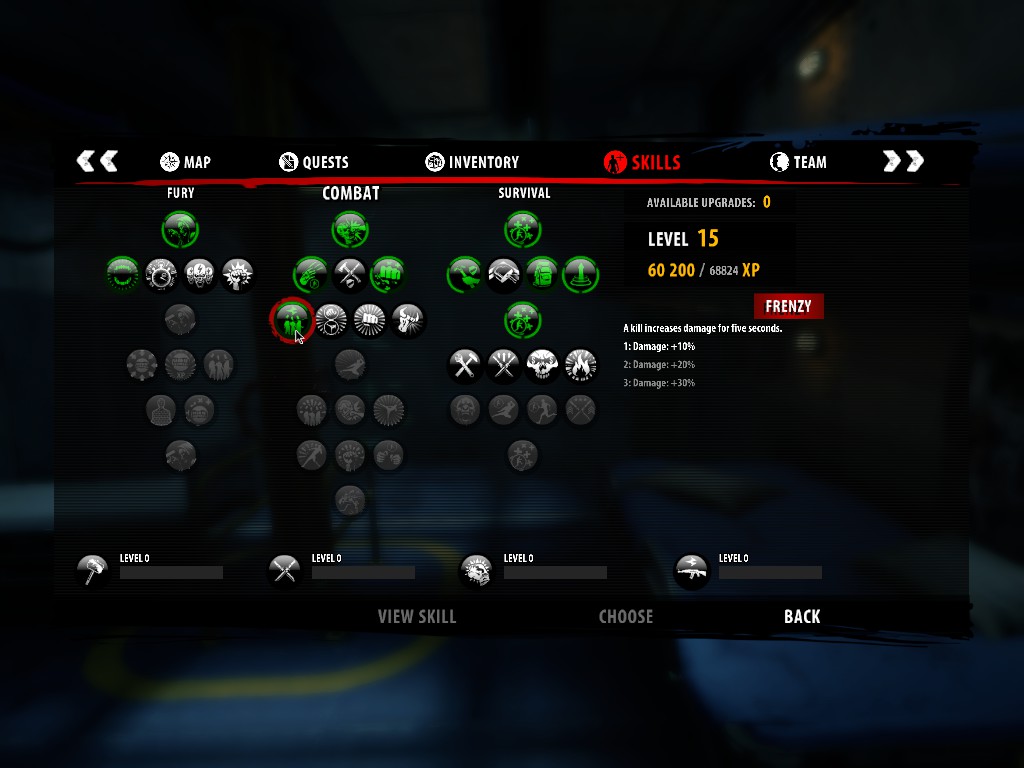1024x768 pixels.
Task: Click the assault rifle proficiency icon
Action: 691,571
